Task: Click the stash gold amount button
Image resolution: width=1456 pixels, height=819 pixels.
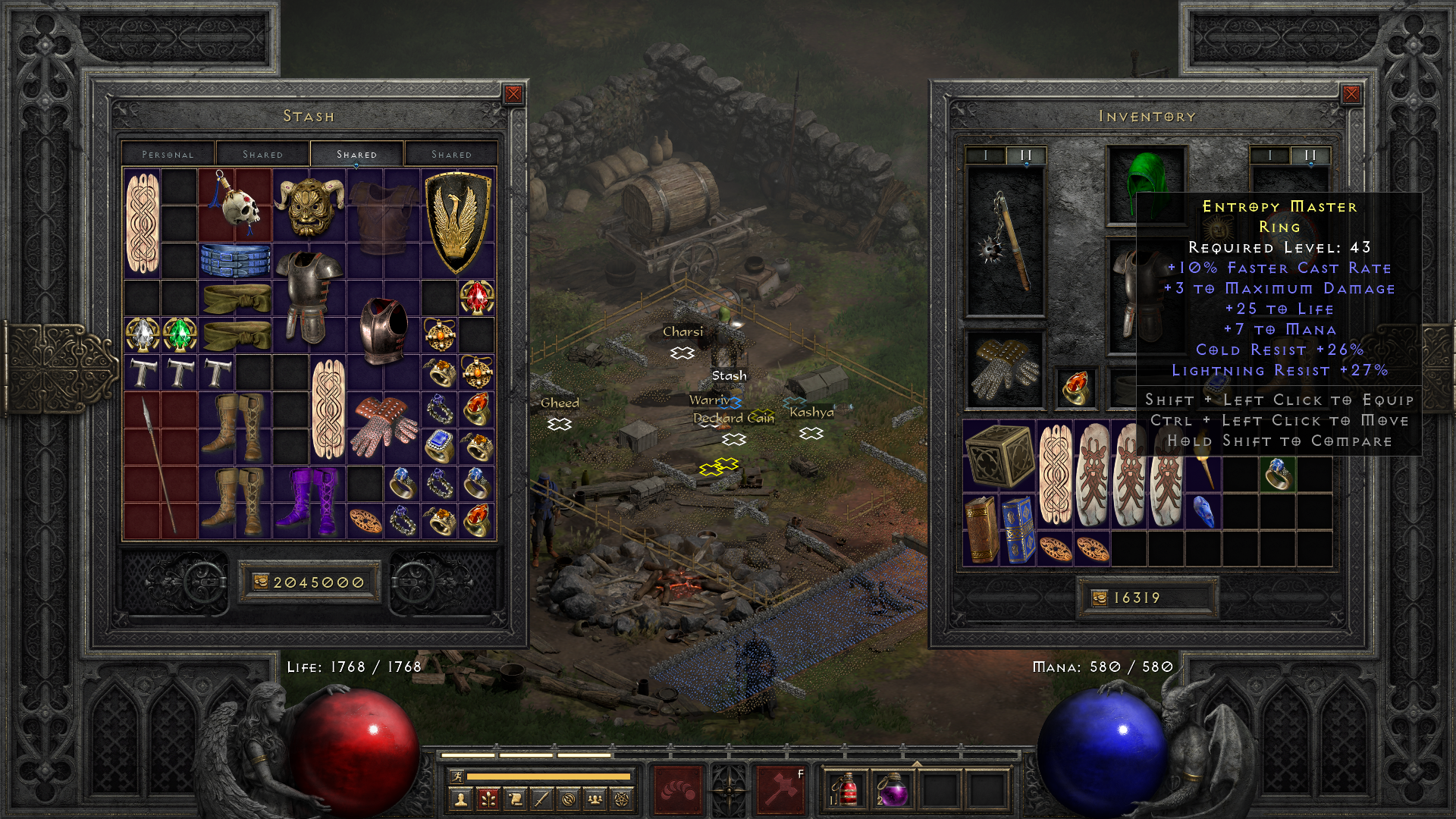Action: tap(309, 581)
